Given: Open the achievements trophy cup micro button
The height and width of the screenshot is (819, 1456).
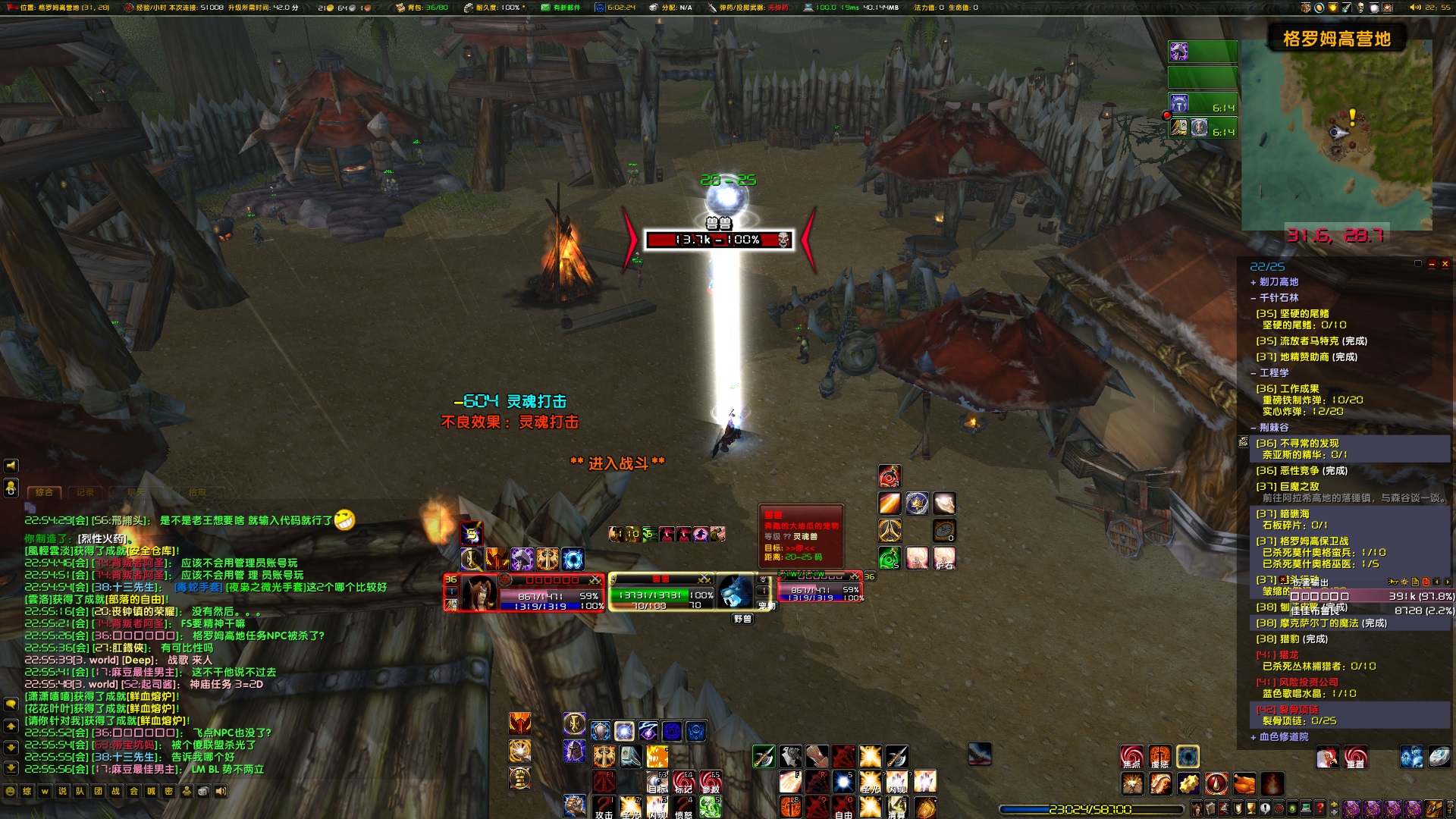Looking at the screenshot, I should [x=1251, y=809].
